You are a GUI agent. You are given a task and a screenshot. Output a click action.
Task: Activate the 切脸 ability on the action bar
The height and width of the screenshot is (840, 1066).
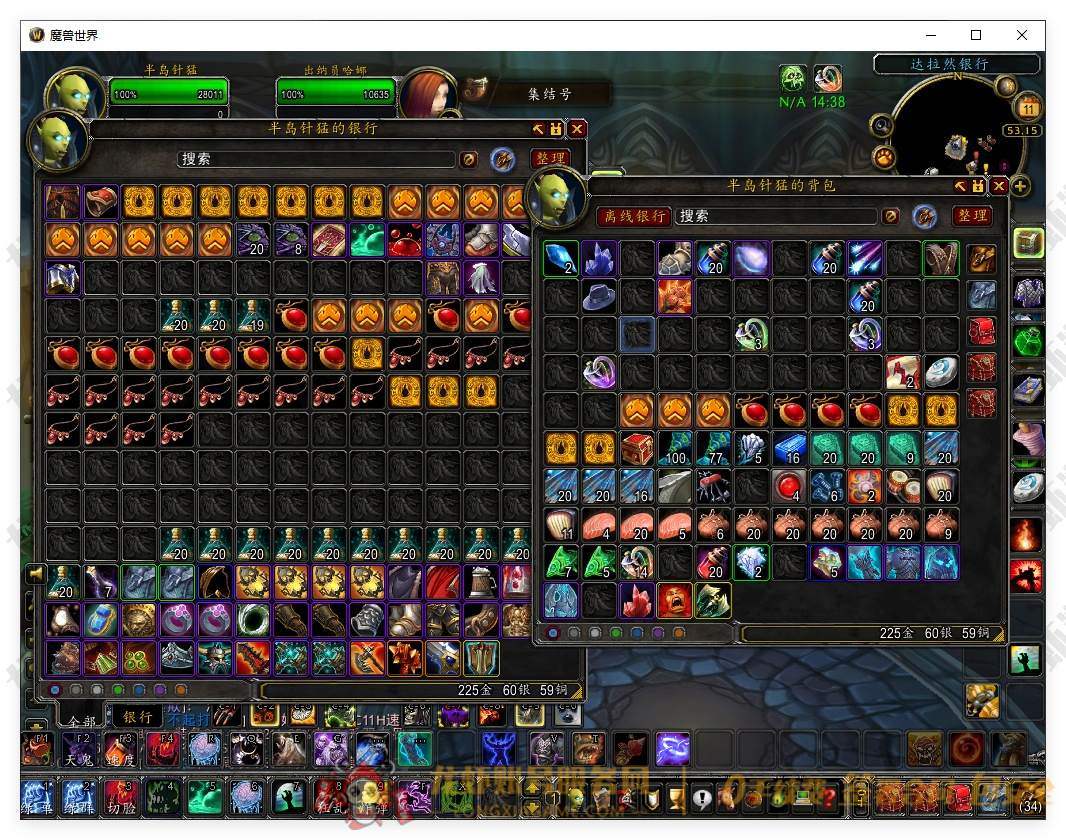pos(120,798)
